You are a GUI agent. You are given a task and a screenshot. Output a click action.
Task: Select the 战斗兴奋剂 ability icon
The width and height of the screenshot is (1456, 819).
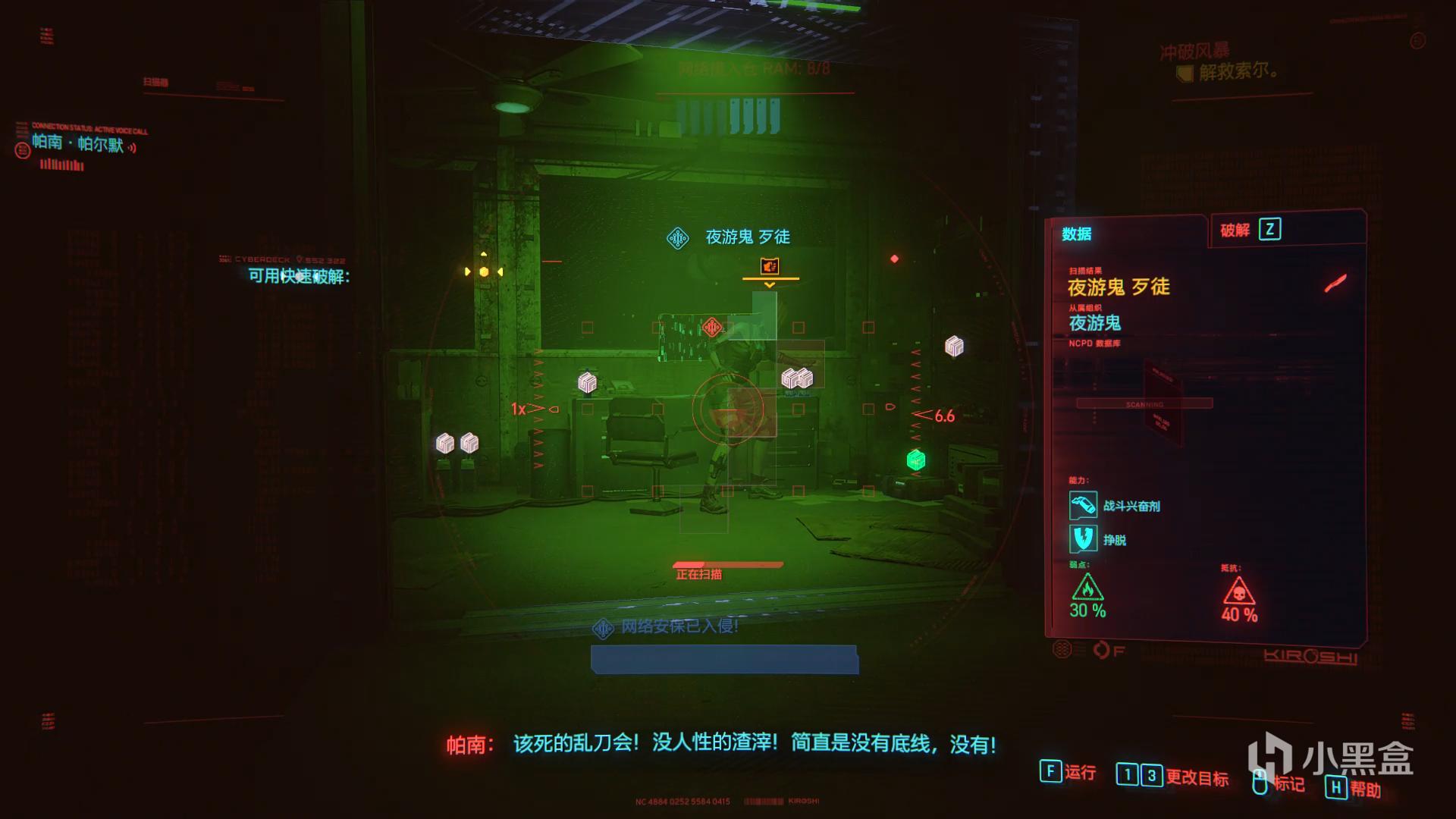pyautogui.click(x=1083, y=505)
